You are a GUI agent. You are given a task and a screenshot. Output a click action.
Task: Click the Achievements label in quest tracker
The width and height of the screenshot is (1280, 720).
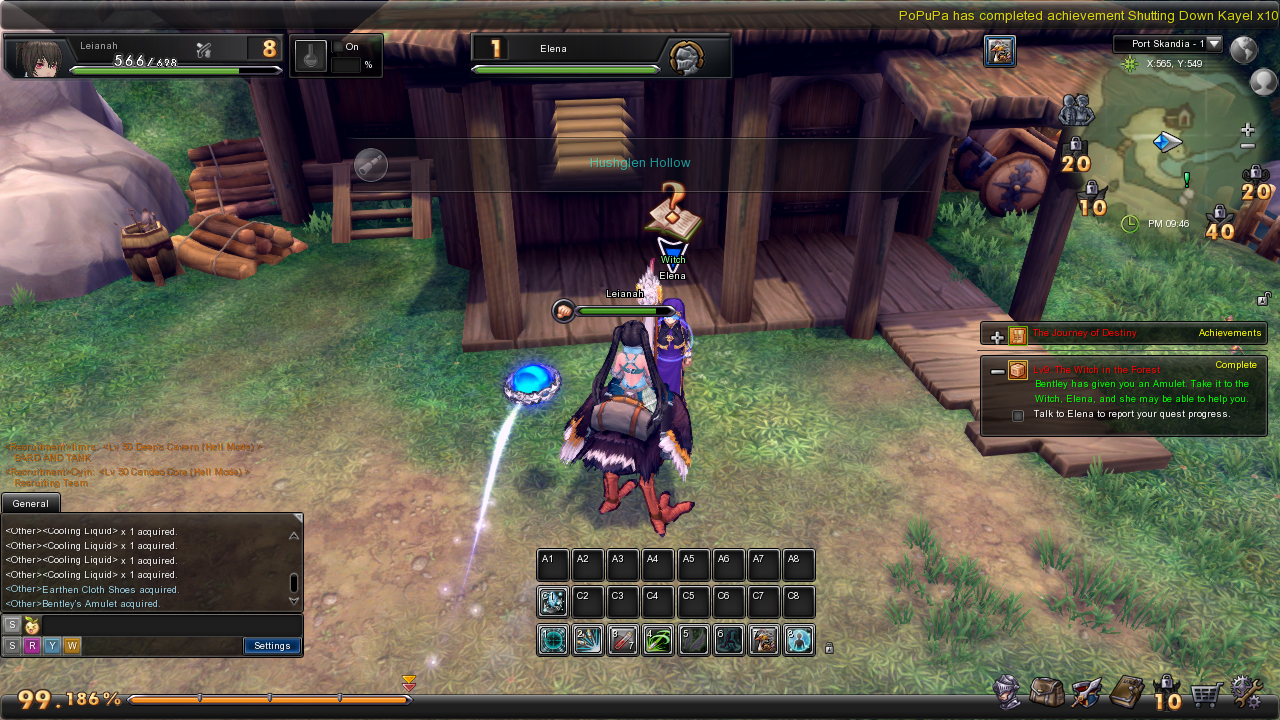coord(1229,333)
